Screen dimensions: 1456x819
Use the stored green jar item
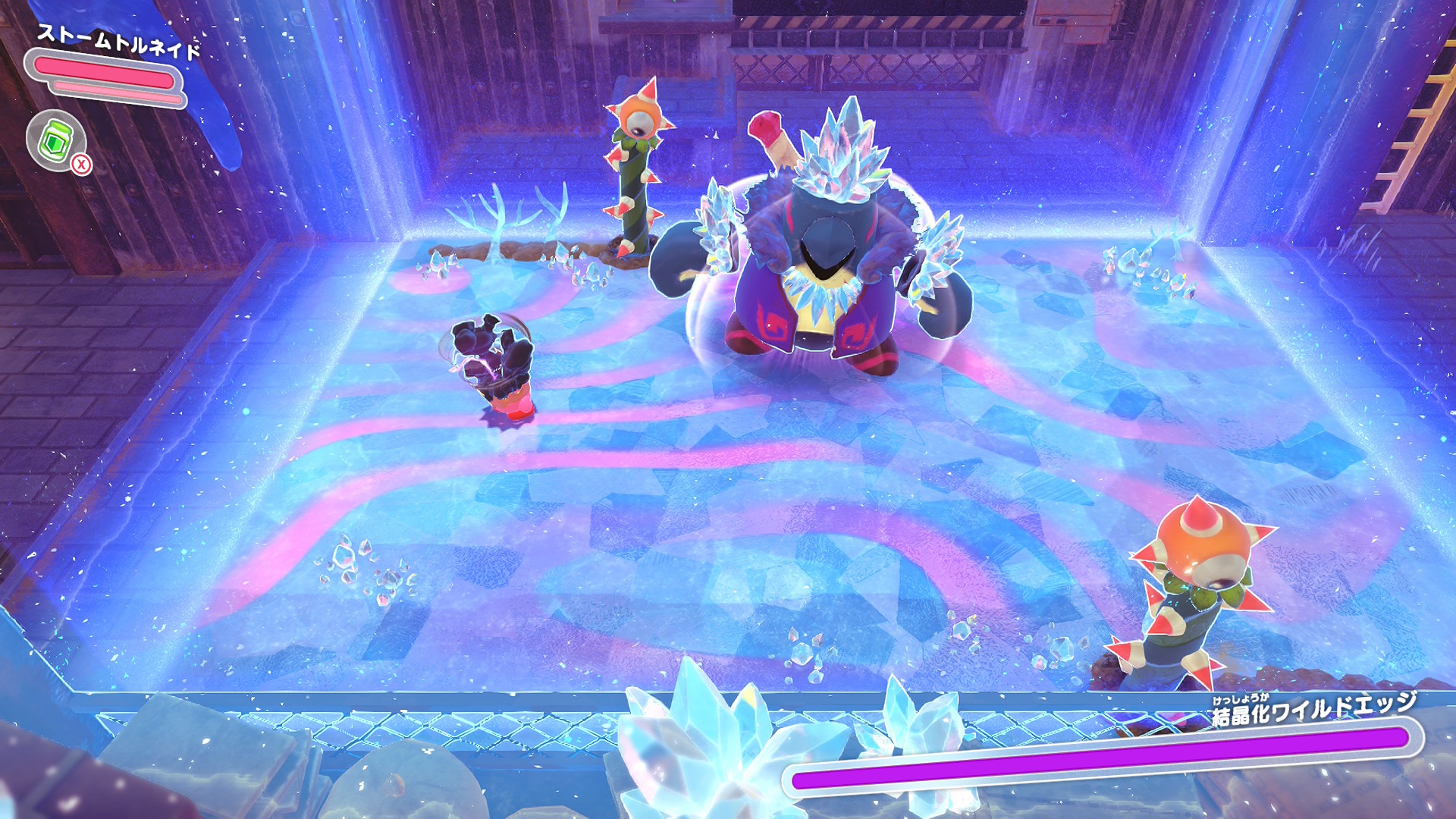click(x=56, y=140)
